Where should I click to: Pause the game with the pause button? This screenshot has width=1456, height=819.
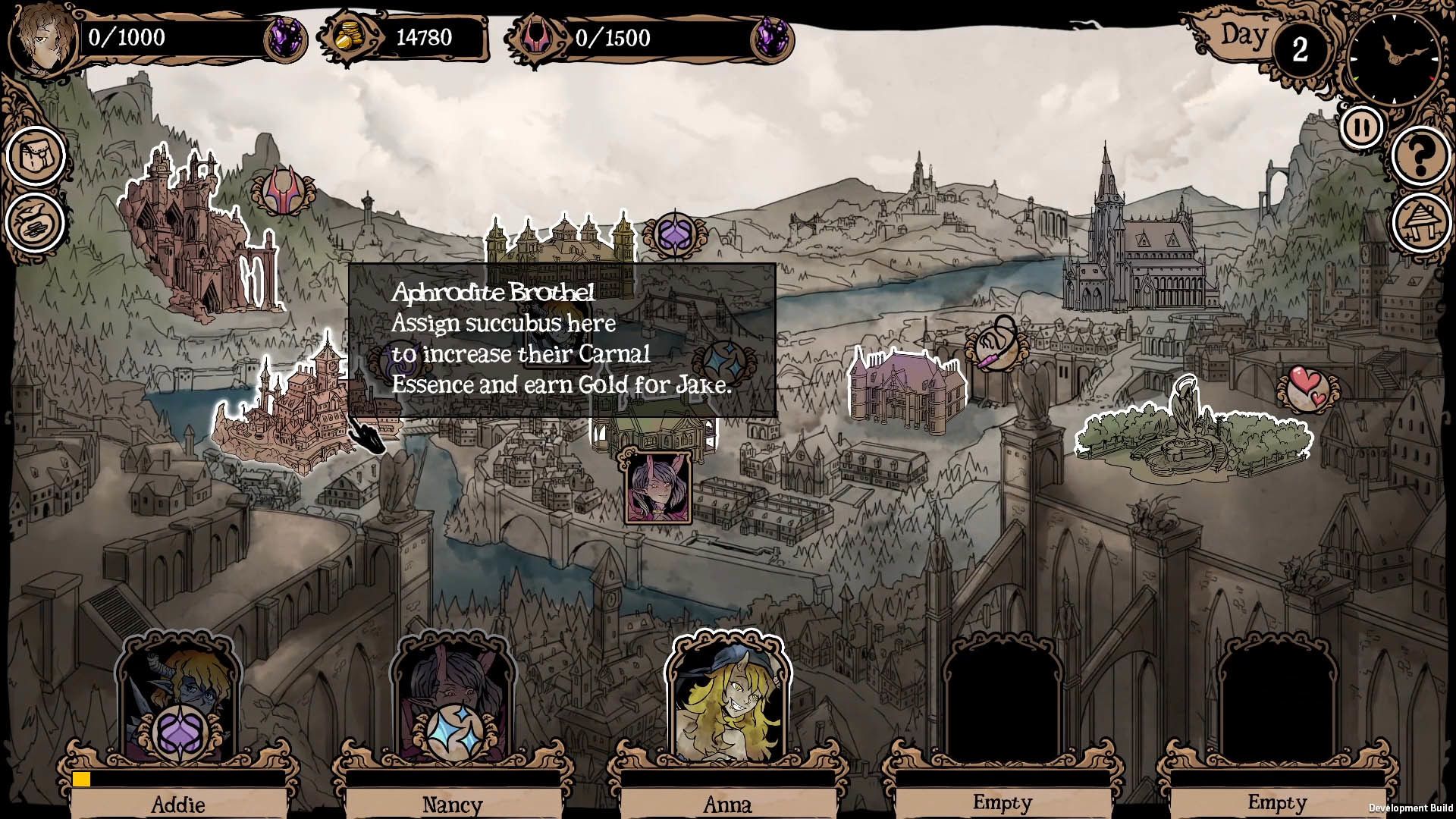pos(1361,127)
